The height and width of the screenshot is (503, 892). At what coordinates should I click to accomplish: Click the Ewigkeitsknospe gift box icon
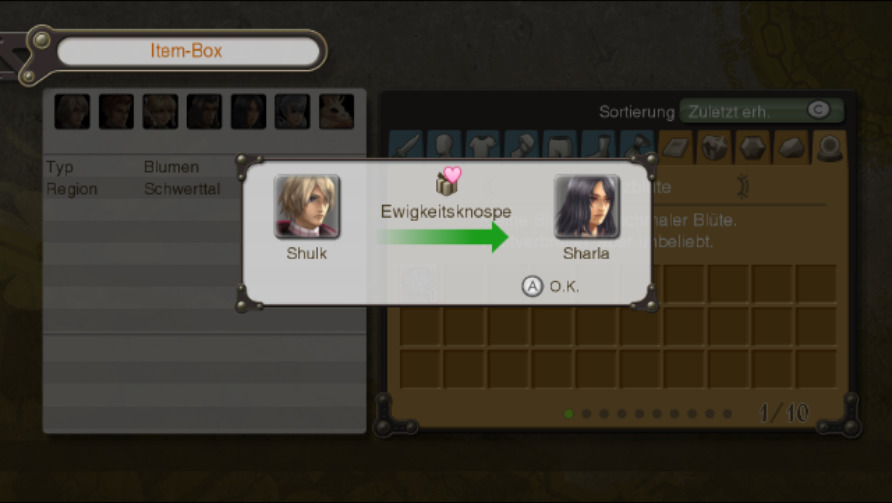click(446, 181)
